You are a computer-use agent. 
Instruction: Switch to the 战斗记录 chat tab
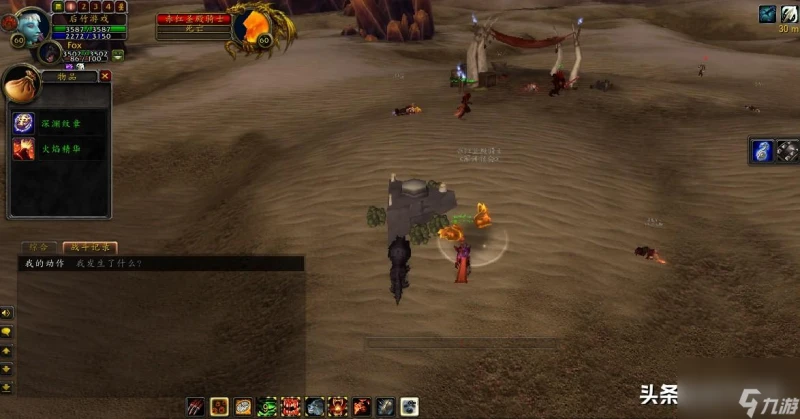88,246
